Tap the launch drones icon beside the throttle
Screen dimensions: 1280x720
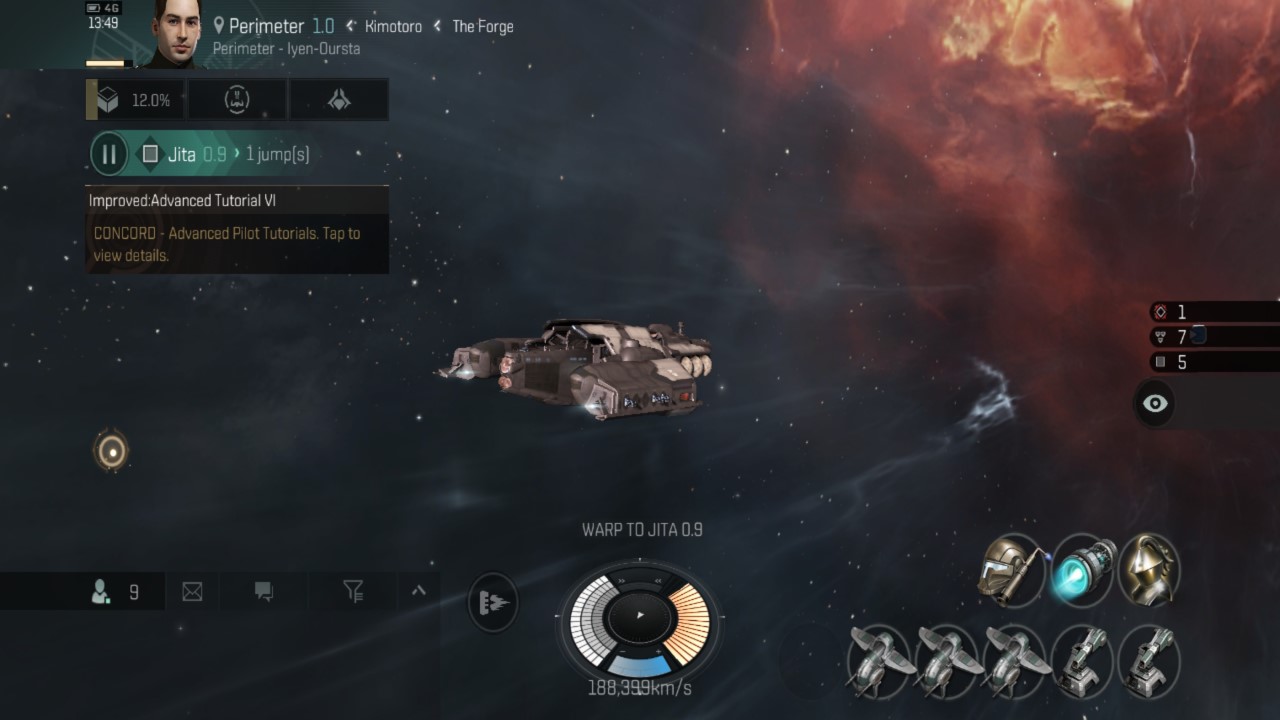point(492,602)
